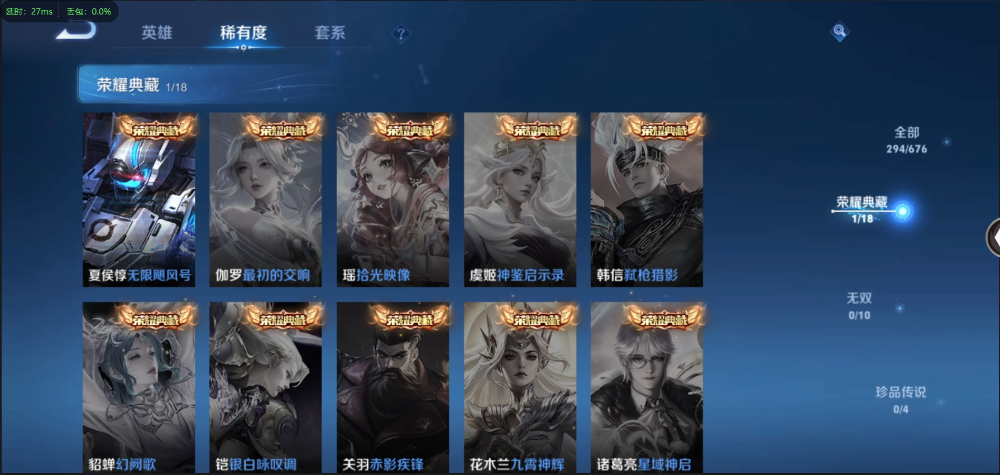This screenshot has width=1000, height=475.
Task: Show the 全部 skins filter
Action: [906, 139]
